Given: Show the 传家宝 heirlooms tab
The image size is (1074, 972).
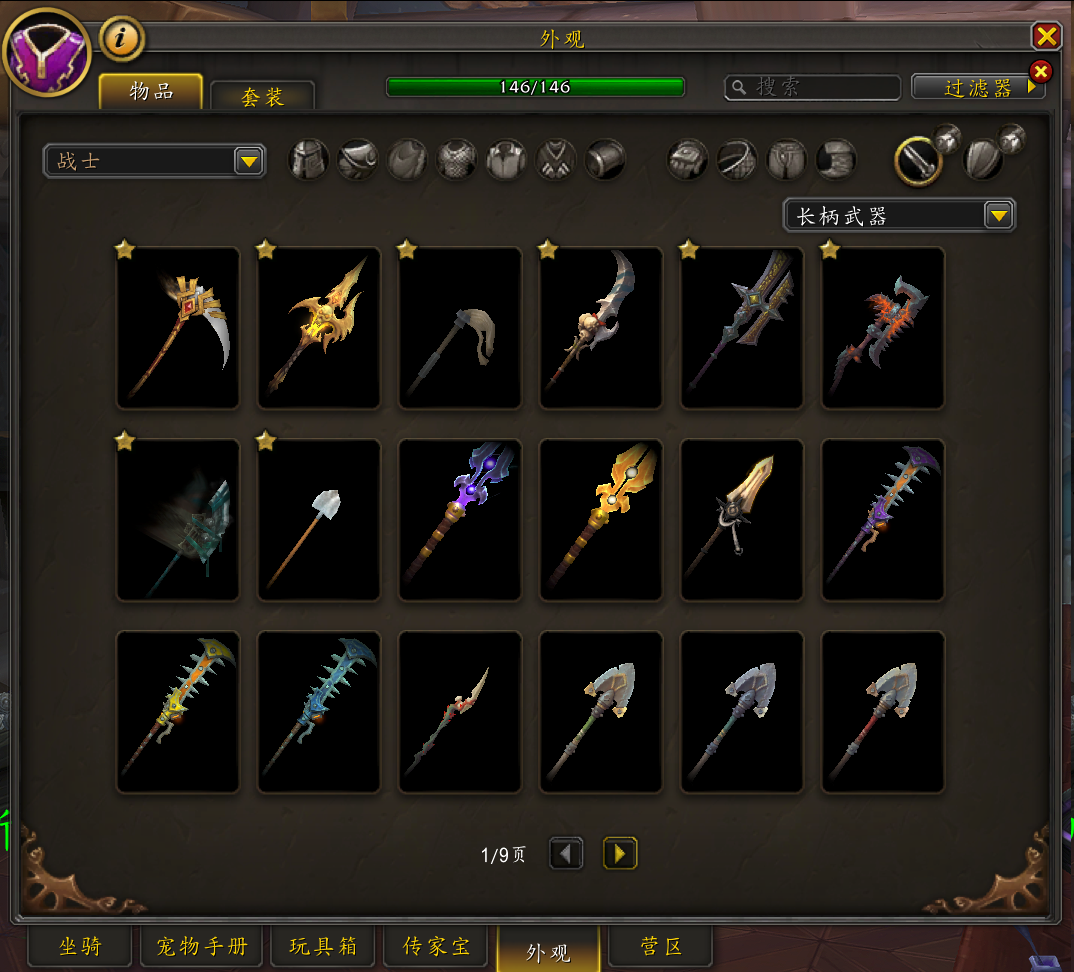Looking at the screenshot, I should pyautogui.click(x=437, y=946).
